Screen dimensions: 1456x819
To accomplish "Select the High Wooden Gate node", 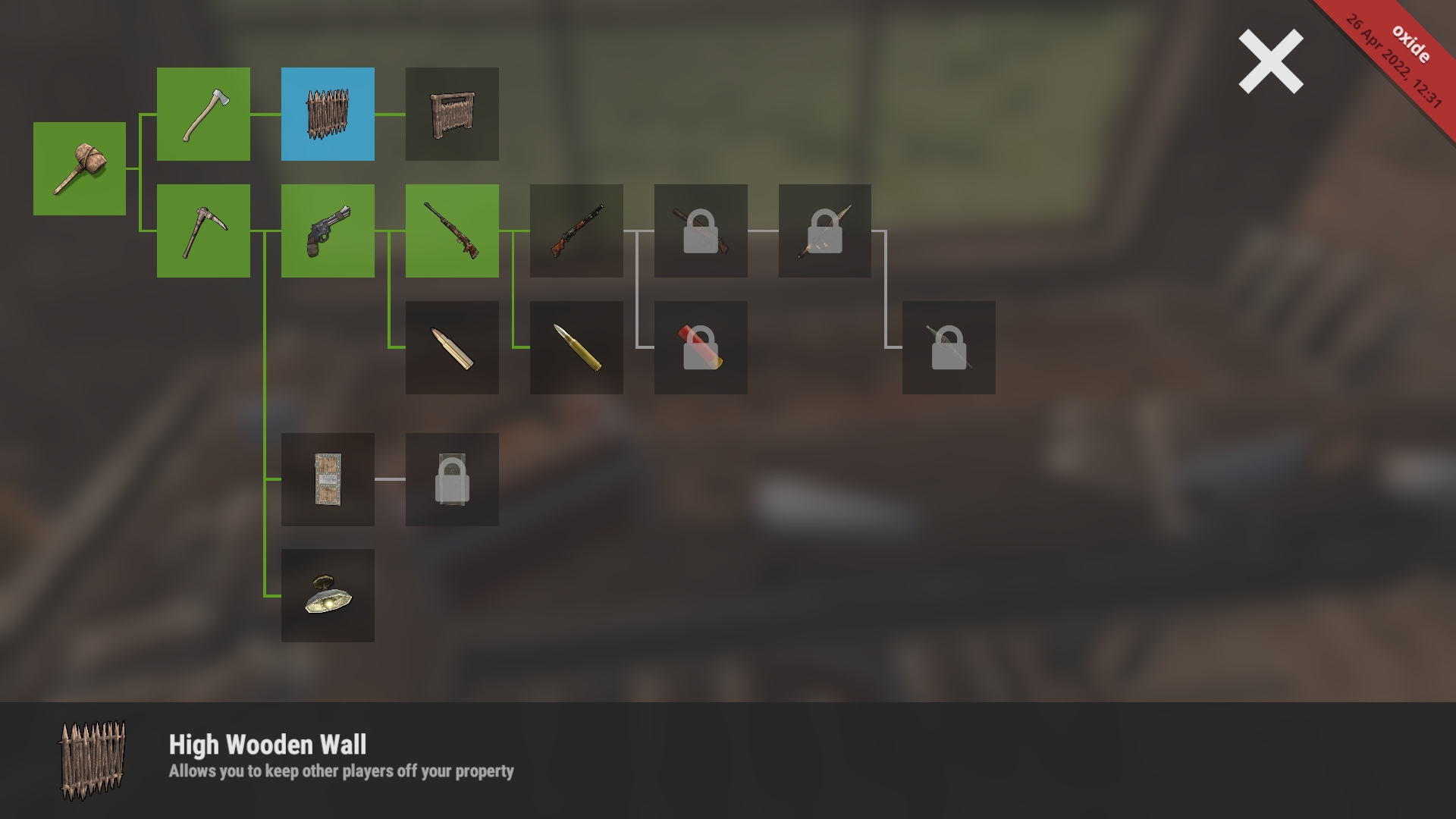I will click(x=452, y=115).
